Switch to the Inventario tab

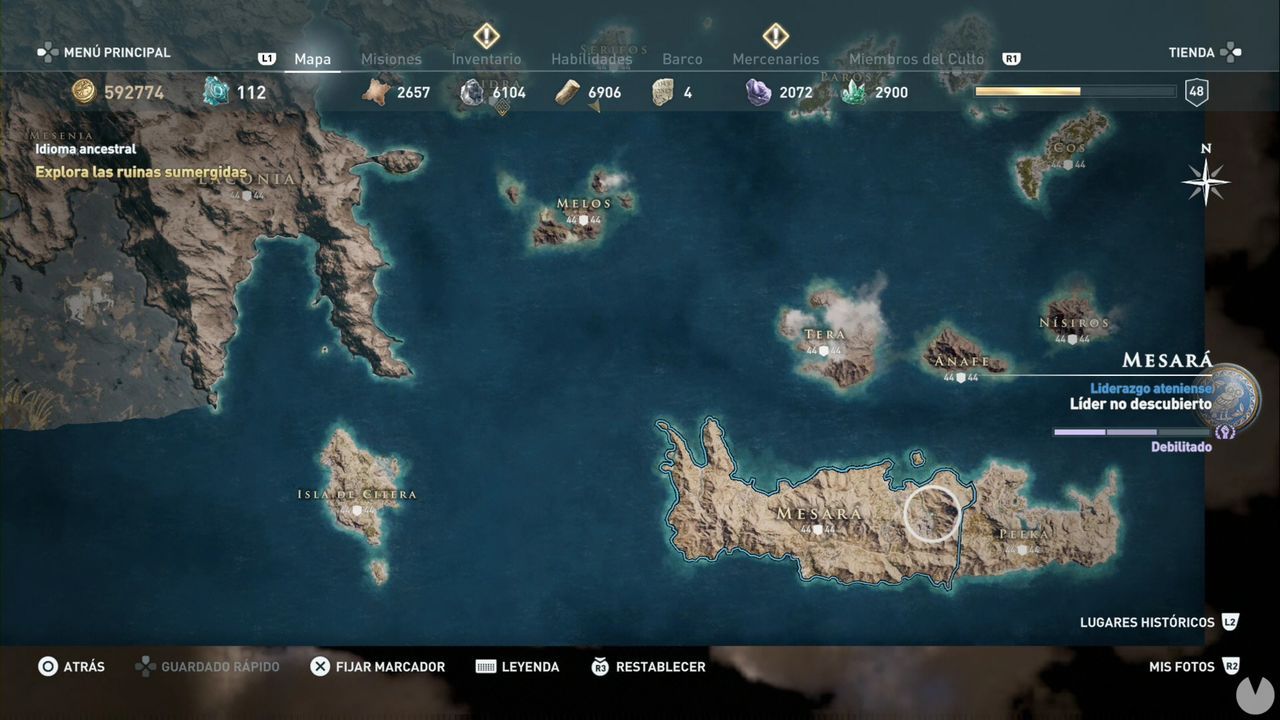tap(486, 59)
